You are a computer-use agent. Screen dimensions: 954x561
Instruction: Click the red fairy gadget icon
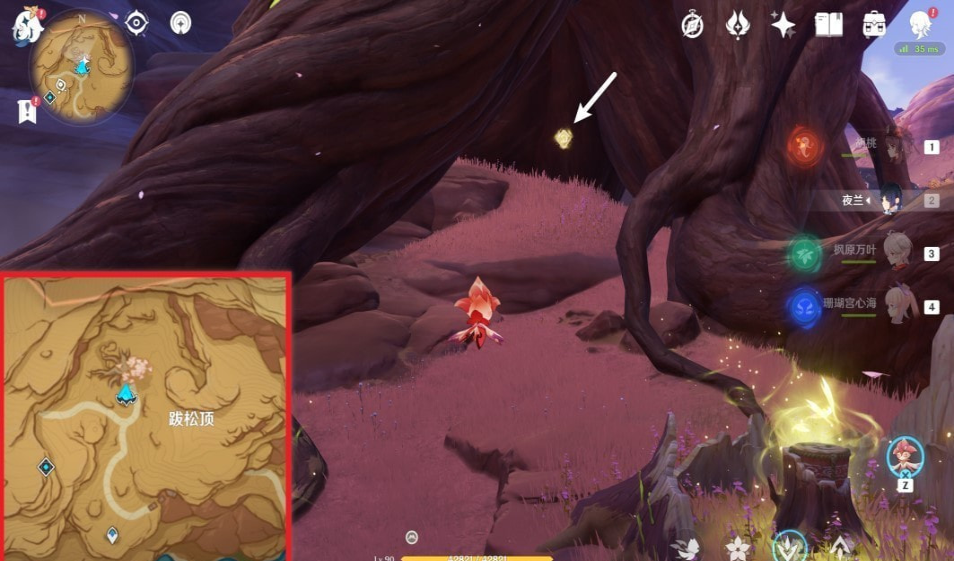[905, 456]
